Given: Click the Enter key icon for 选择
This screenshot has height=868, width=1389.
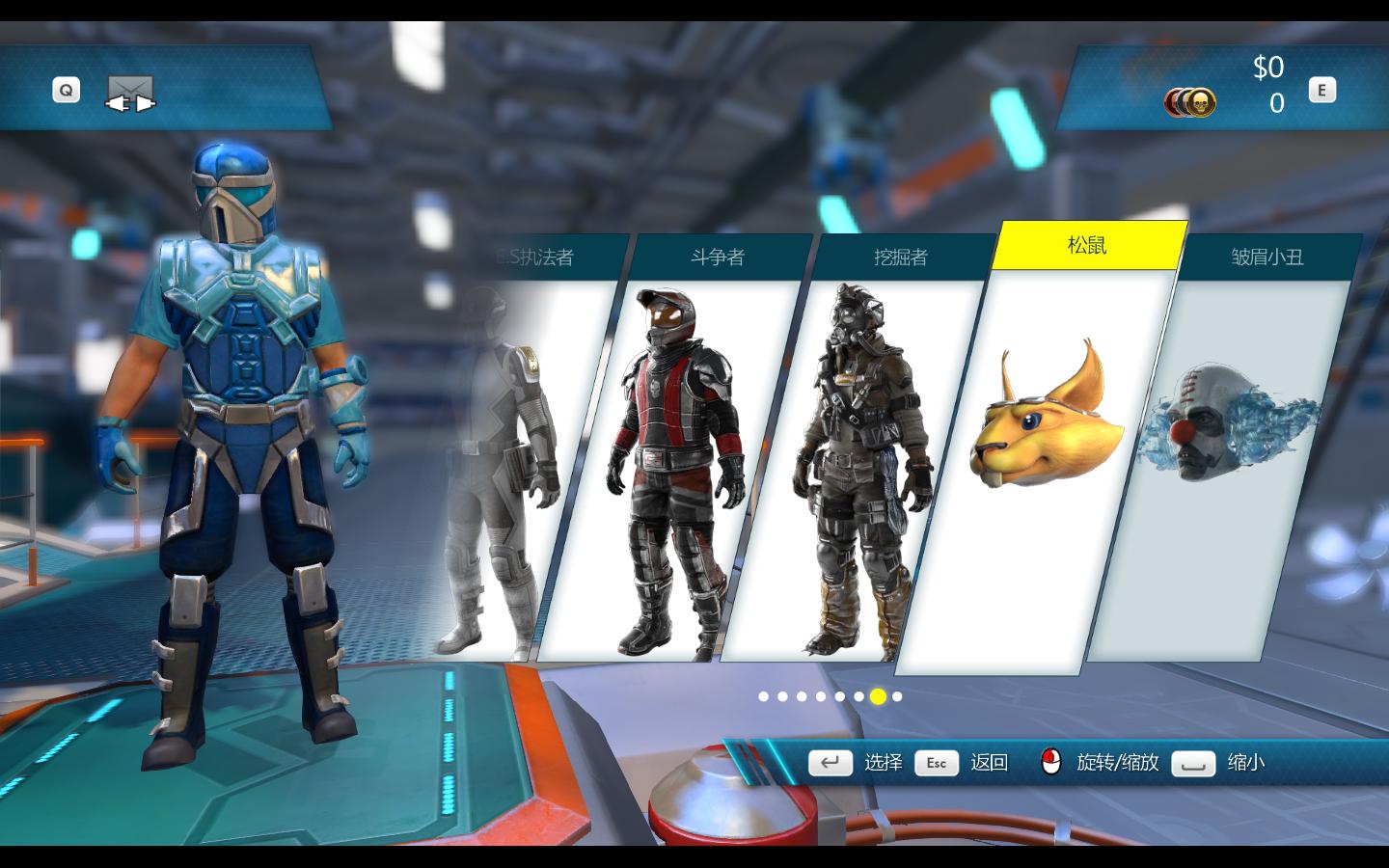Looking at the screenshot, I should tap(831, 763).
